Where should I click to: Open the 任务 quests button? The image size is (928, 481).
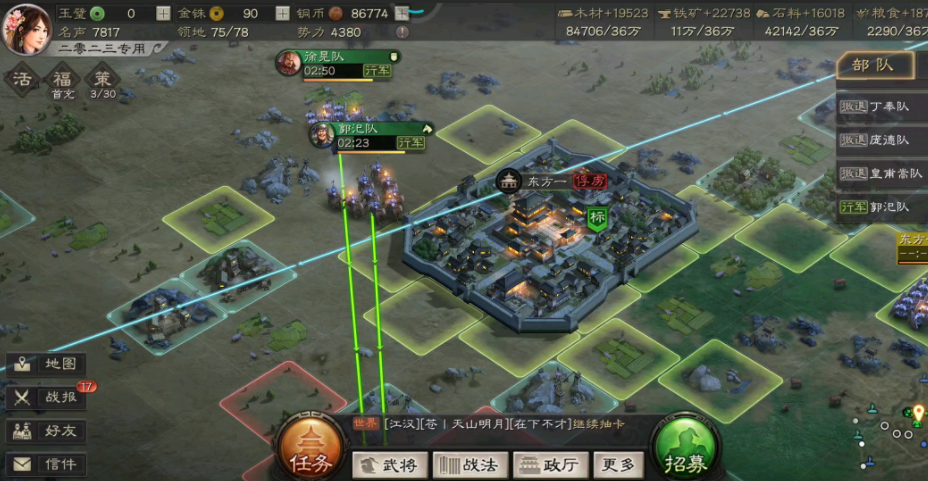coord(309,452)
